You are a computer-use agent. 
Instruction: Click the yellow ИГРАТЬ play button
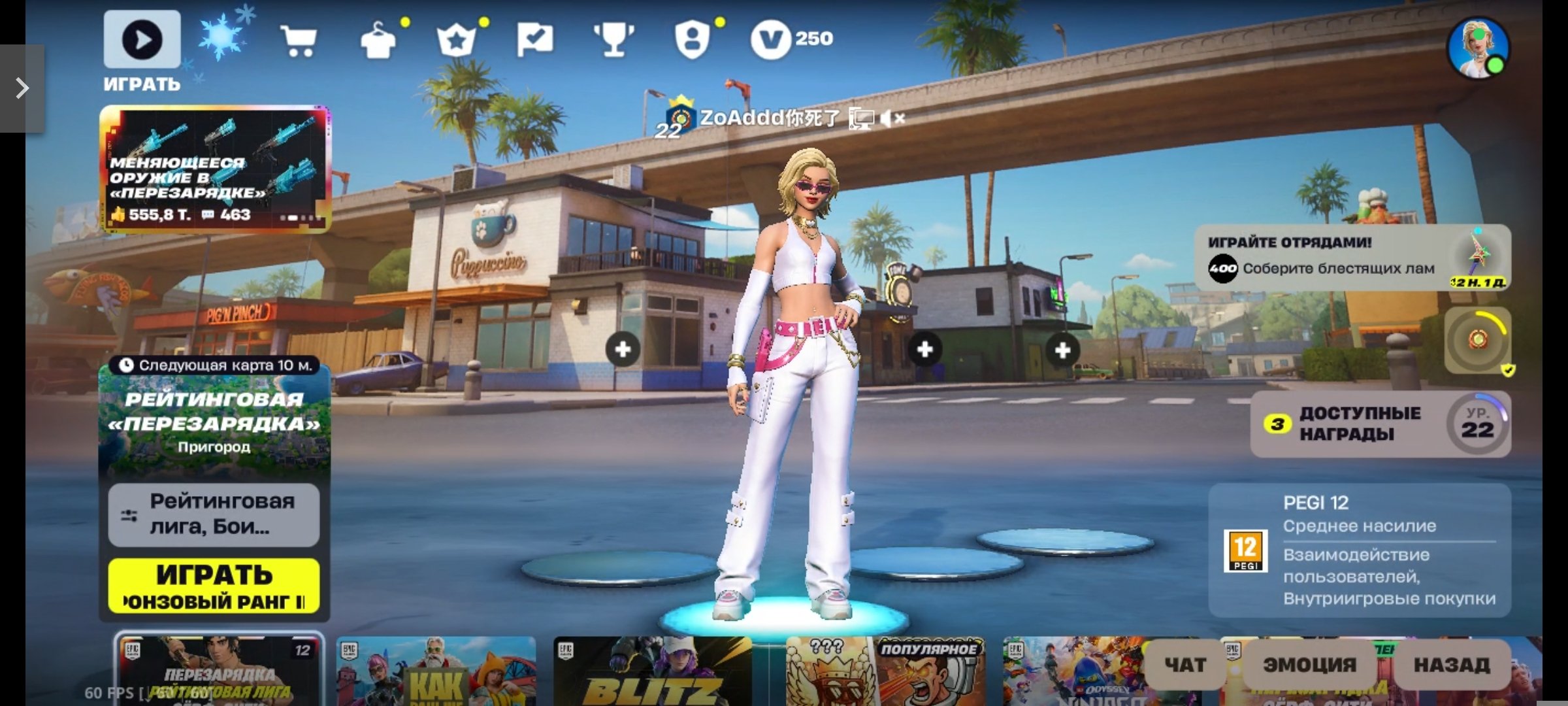tap(214, 586)
